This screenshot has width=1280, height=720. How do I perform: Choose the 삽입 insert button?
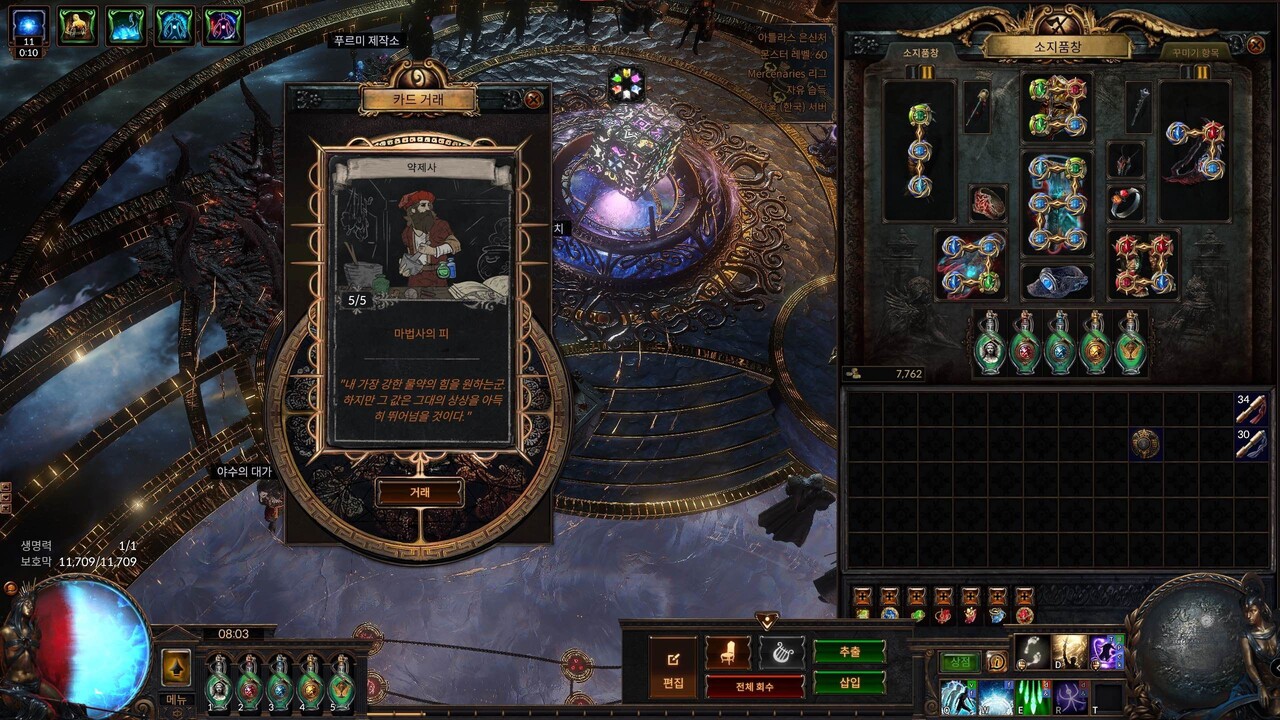(x=849, y=683)
